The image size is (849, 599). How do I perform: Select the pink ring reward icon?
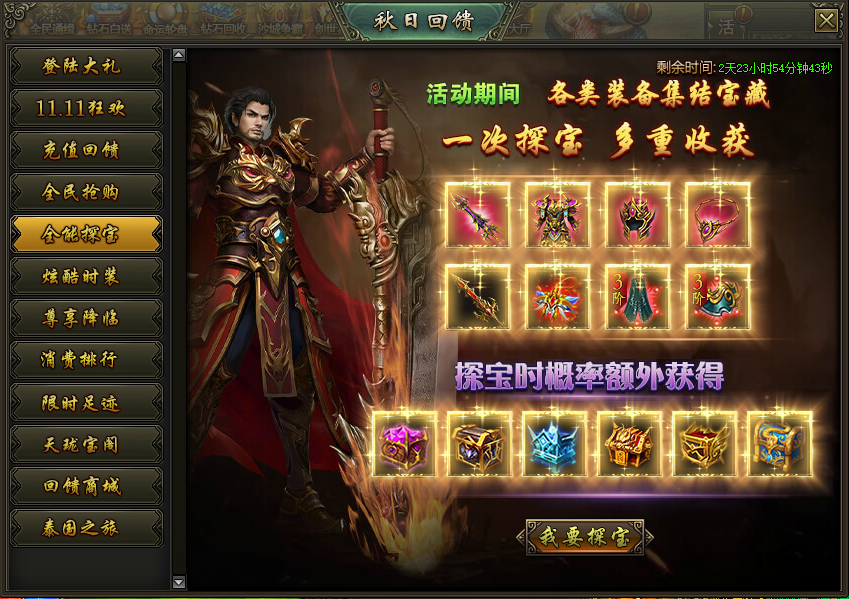(717, 215)
